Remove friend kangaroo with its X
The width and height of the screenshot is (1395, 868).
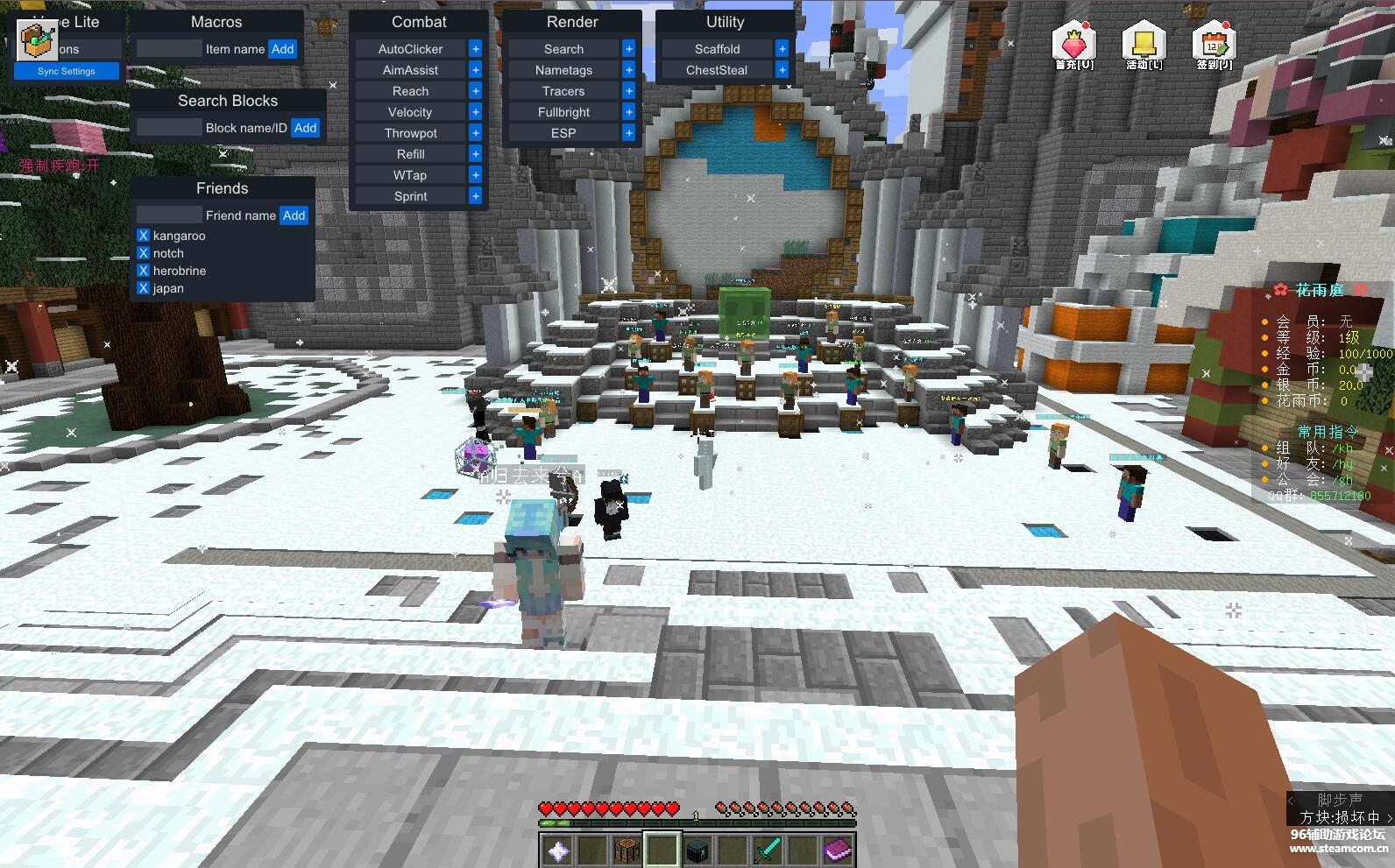[x=144, y=236]
